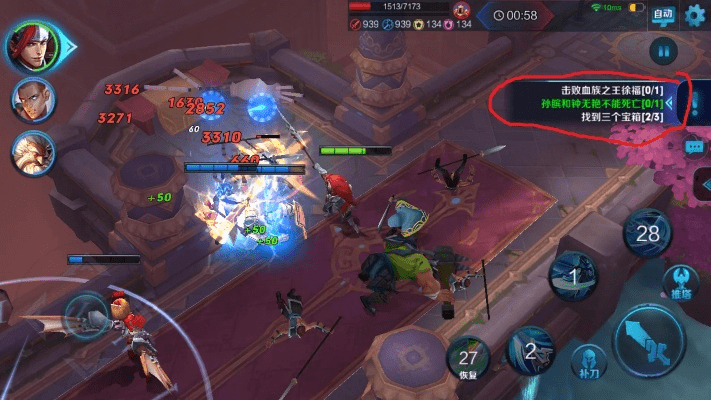The height and width of the screenshot is (400, 711).
Task: Switch to the second hero portrait
Action: click(33, 99)
